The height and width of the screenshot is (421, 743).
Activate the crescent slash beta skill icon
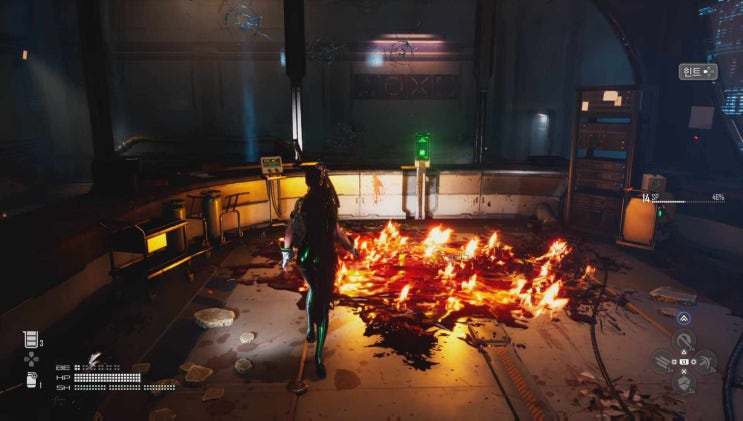coord(707,361)
